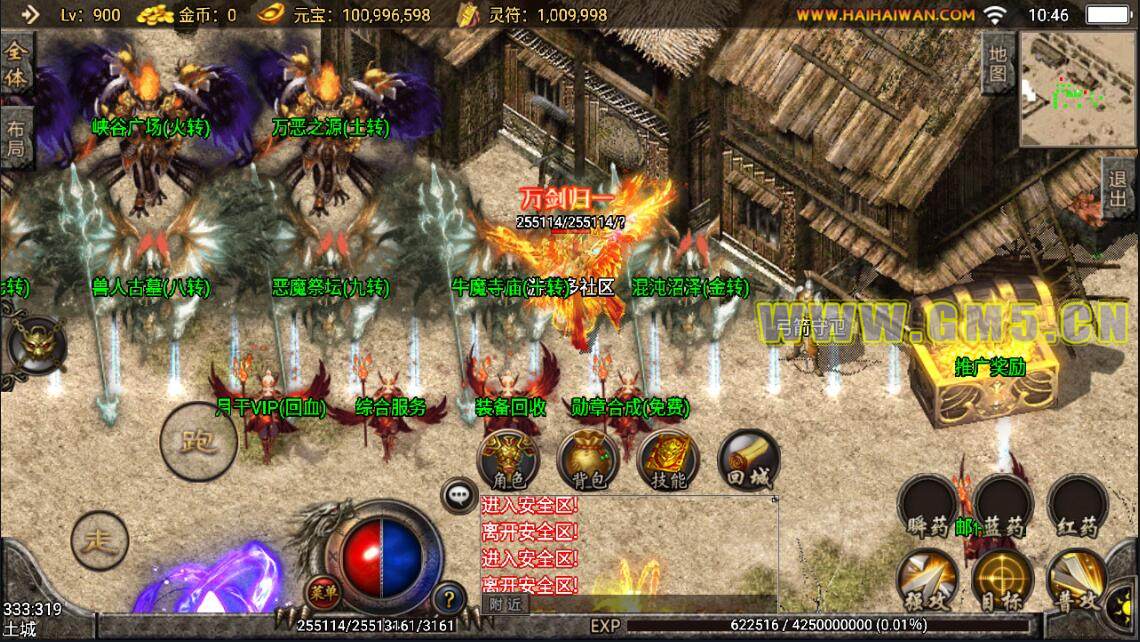Exit the game with 退出

point(1117,188)
